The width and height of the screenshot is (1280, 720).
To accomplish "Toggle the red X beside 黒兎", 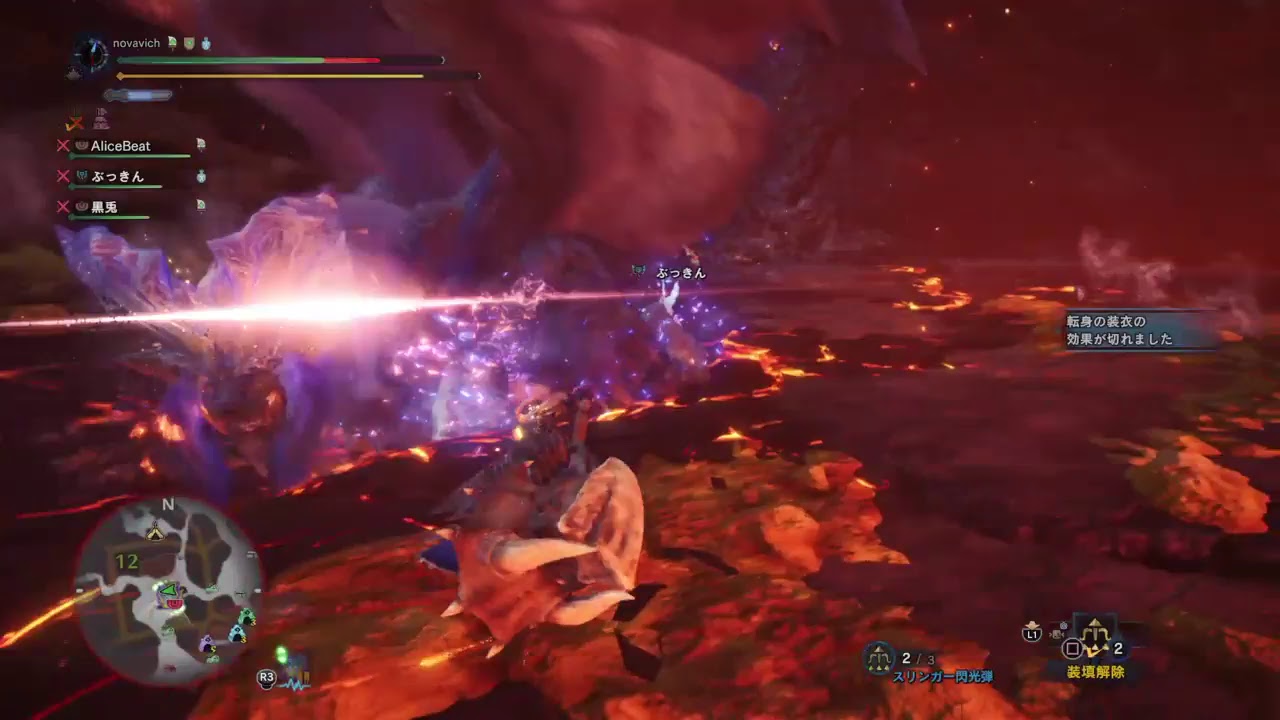I will coord(63,204).
